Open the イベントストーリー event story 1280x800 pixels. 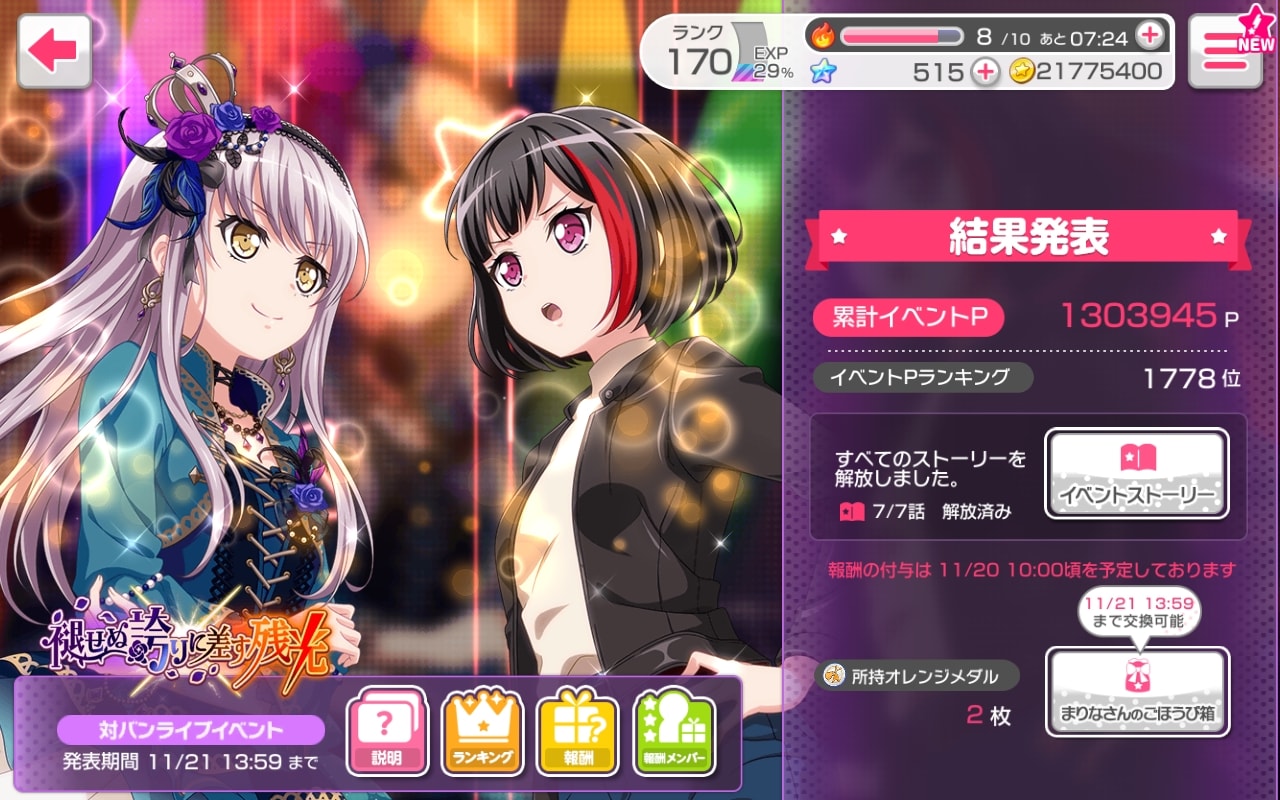click(1136, 474)
